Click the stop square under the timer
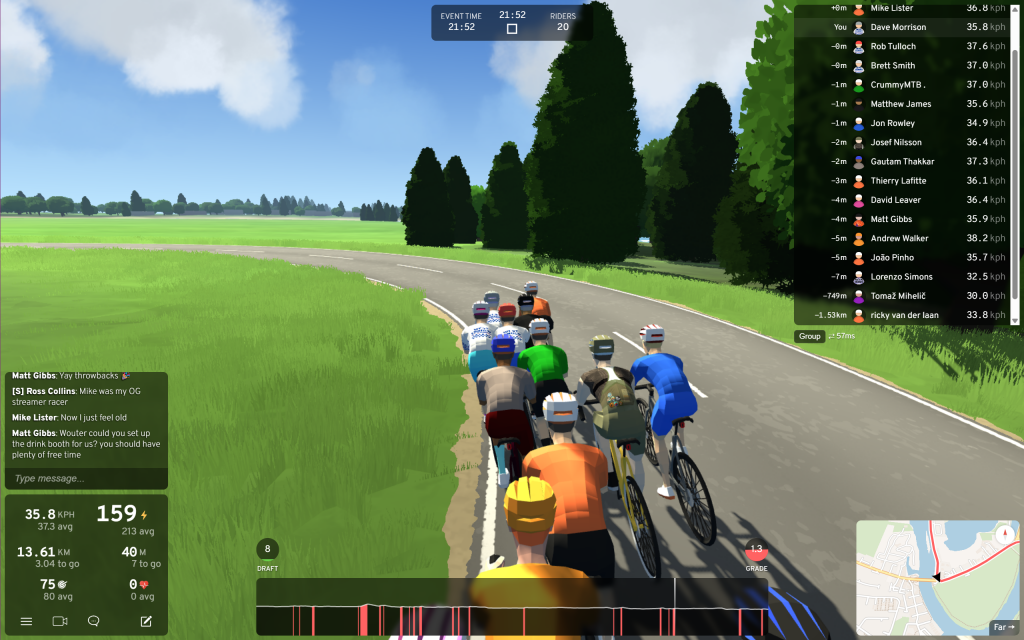The width and height of the screenshot is (1024, 640). 512,29
